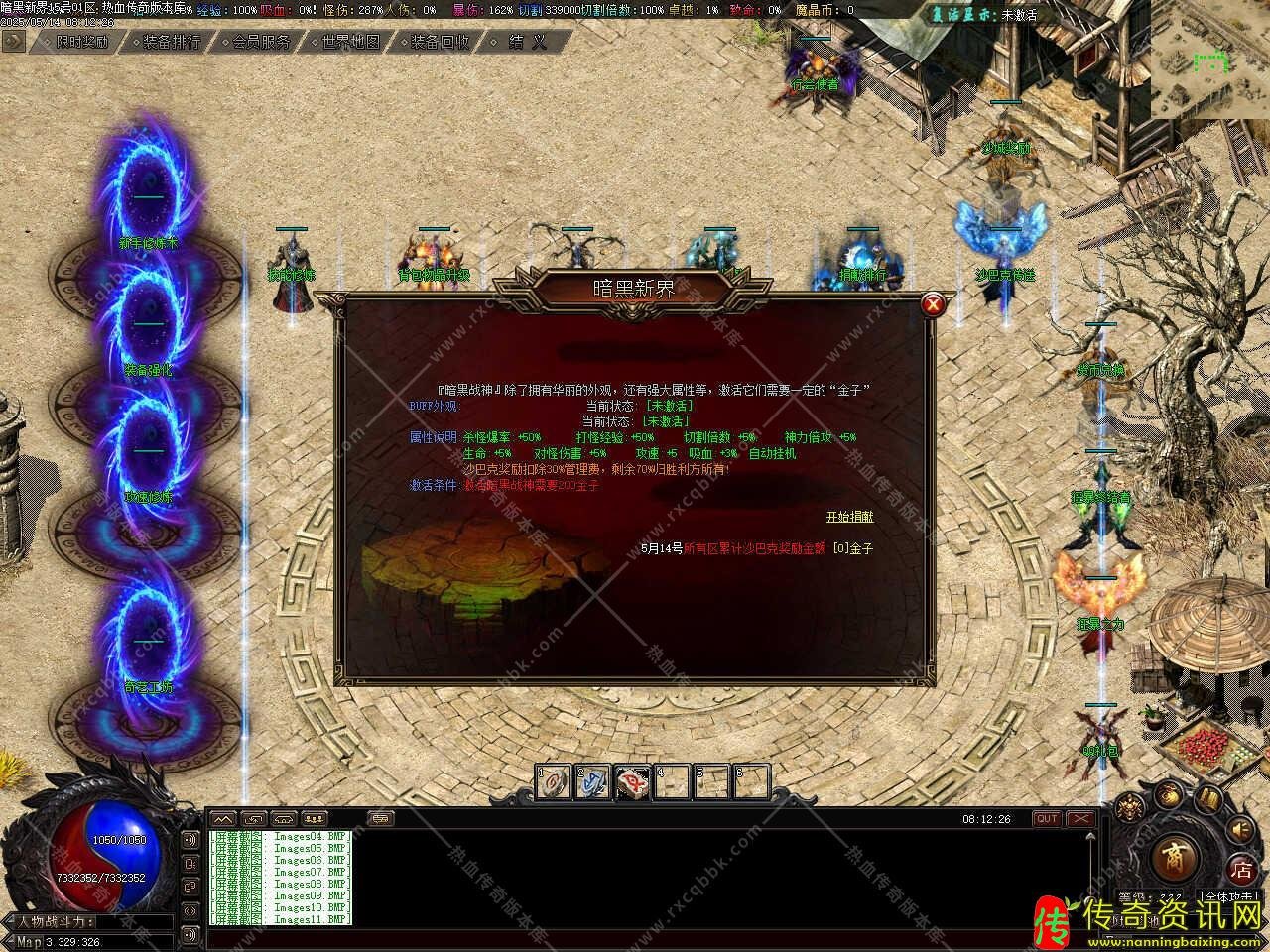Use the item in hotbar slot 1
Image resolution: width=1270 pixels, height=952 pixels.
point(554,782)
